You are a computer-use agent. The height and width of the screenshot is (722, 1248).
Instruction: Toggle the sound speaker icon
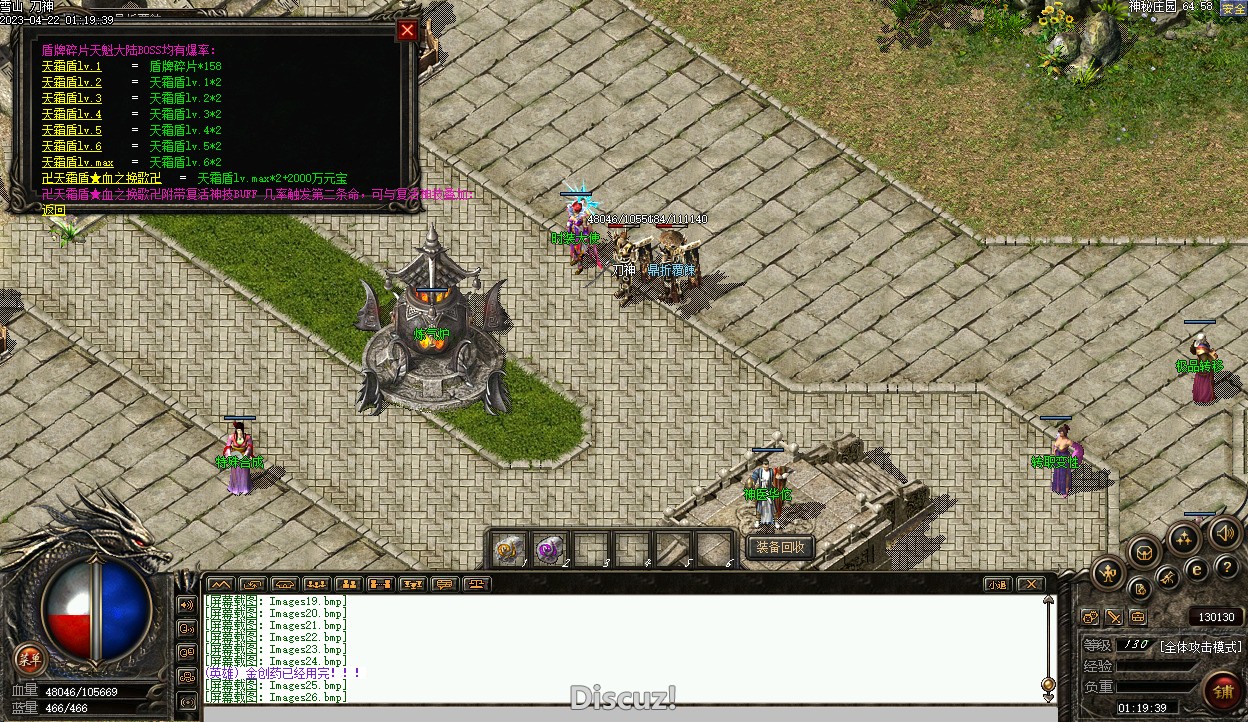click(x=1224, y=534)
